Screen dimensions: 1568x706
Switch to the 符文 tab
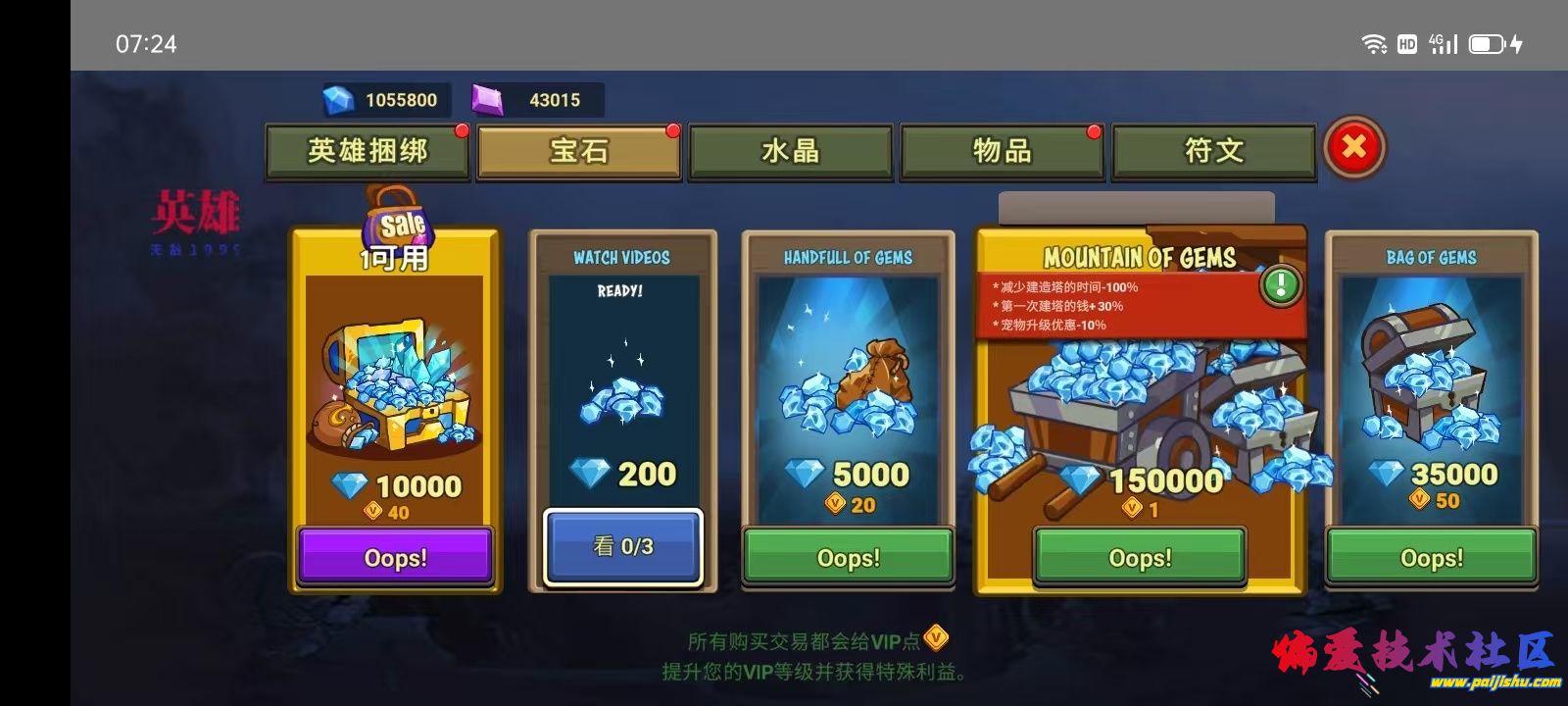click(1213, 149)
